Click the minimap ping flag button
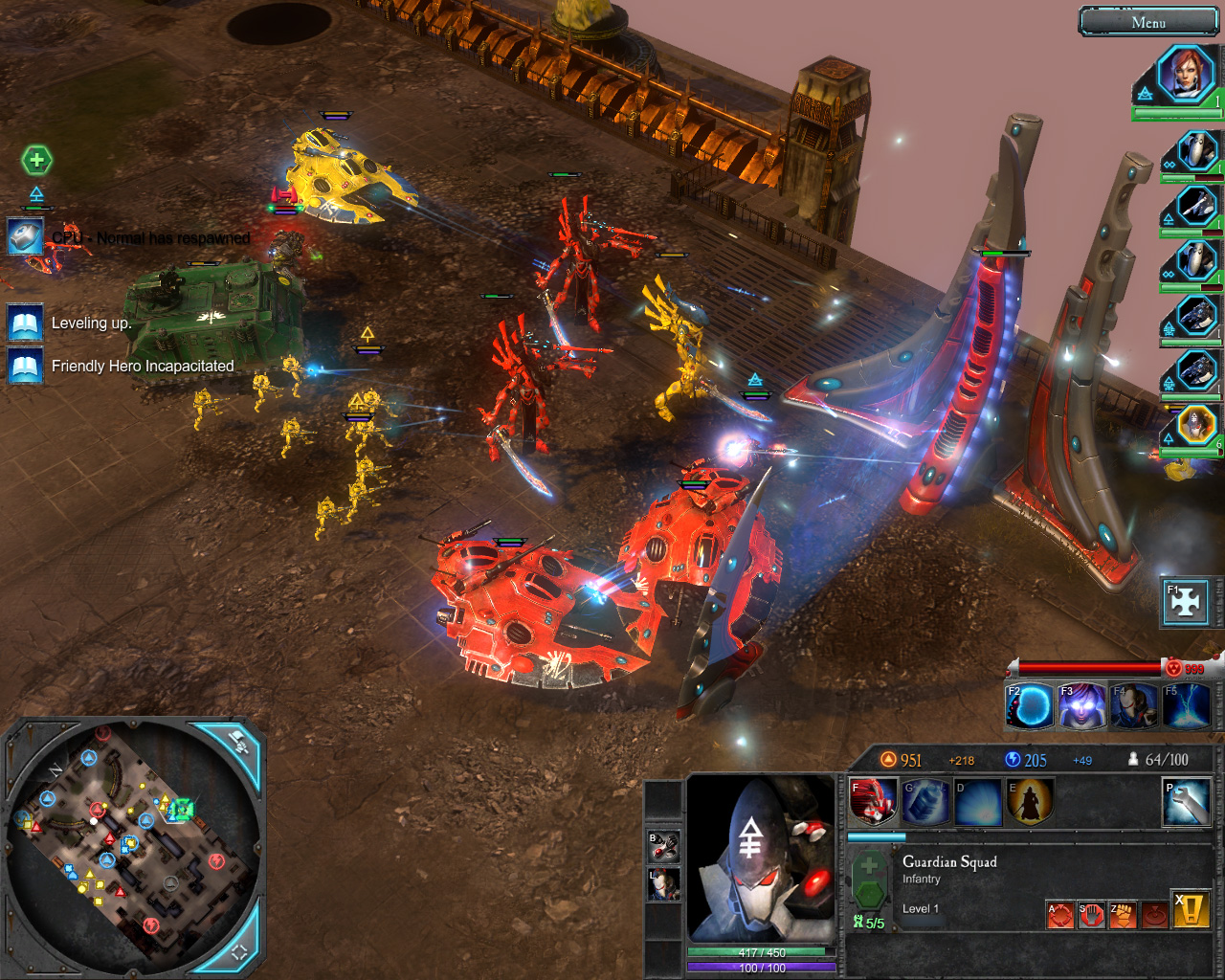 coord(236,744)
